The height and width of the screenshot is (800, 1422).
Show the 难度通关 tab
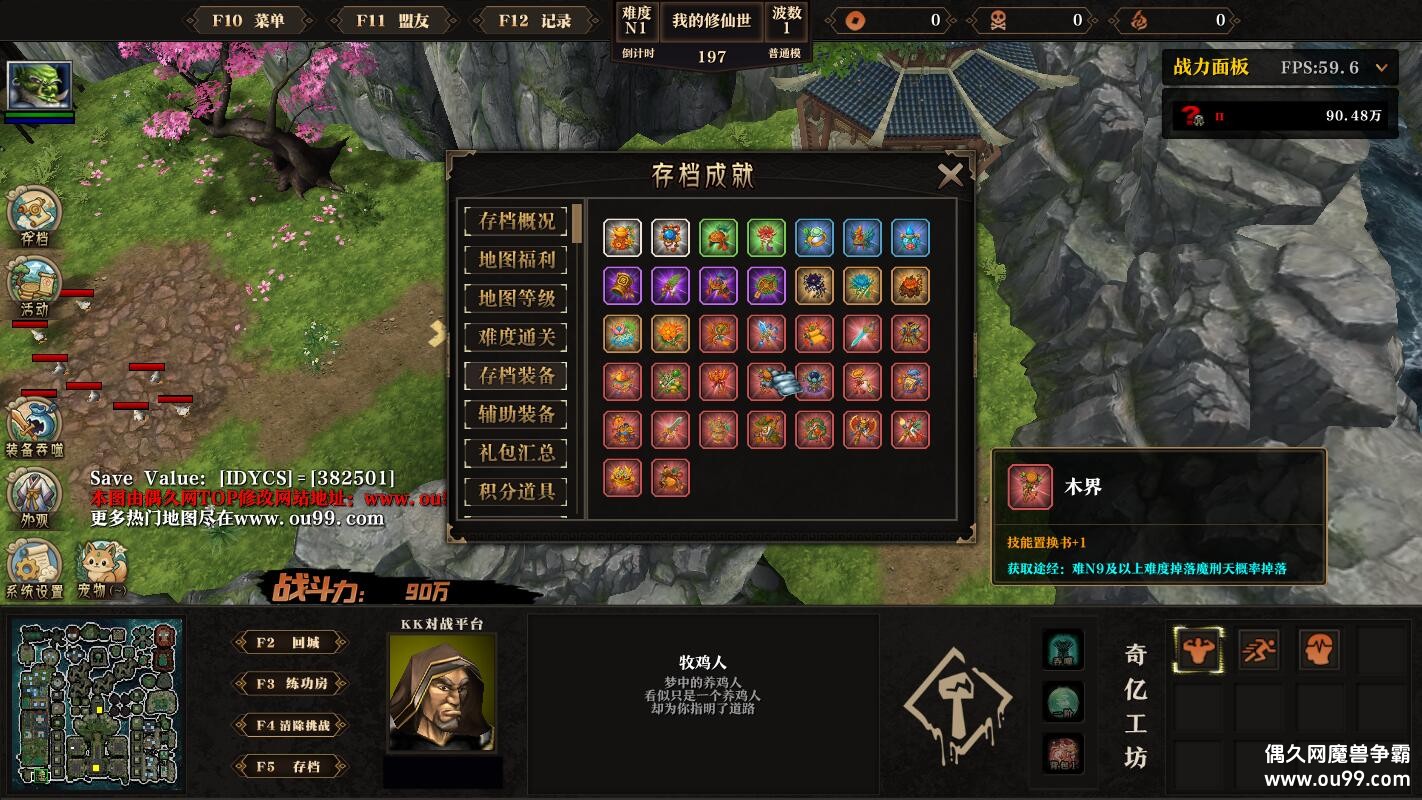point(516,337)
